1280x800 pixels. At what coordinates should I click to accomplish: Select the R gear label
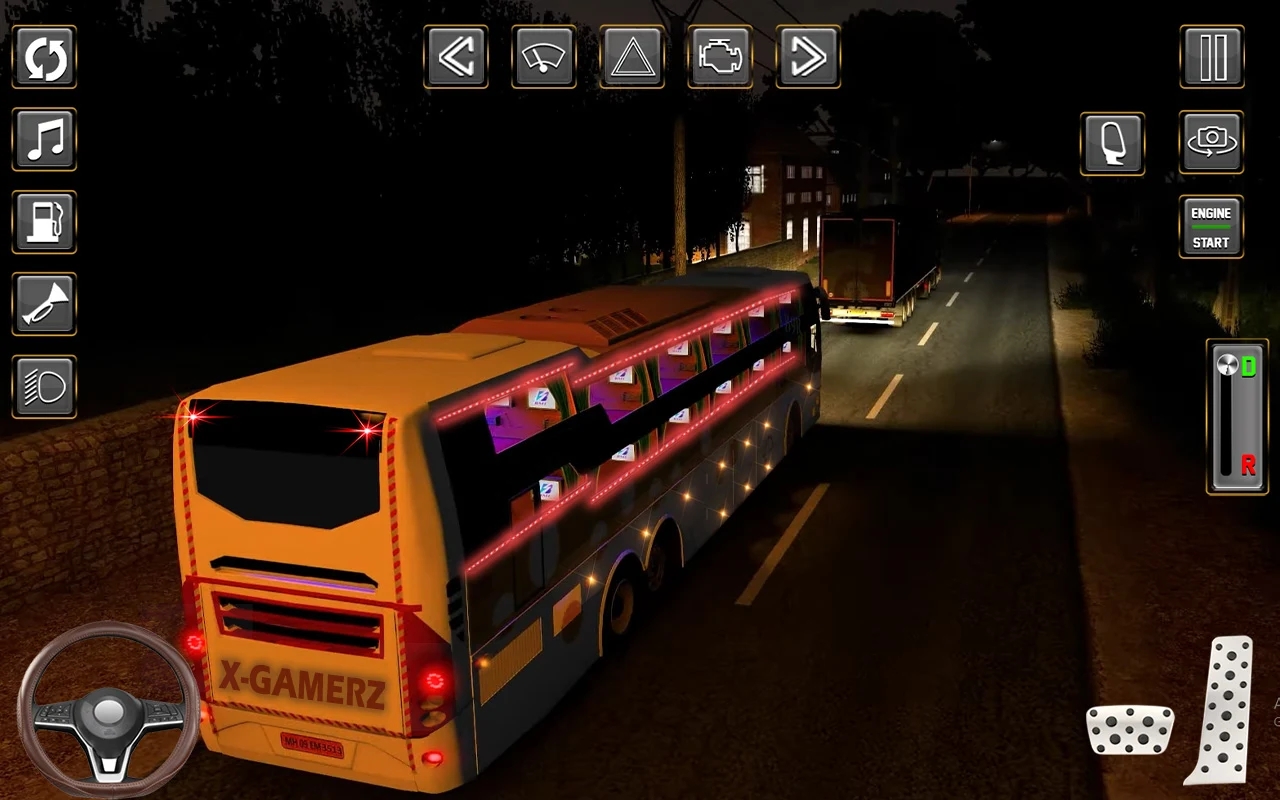click(1246, 463)
